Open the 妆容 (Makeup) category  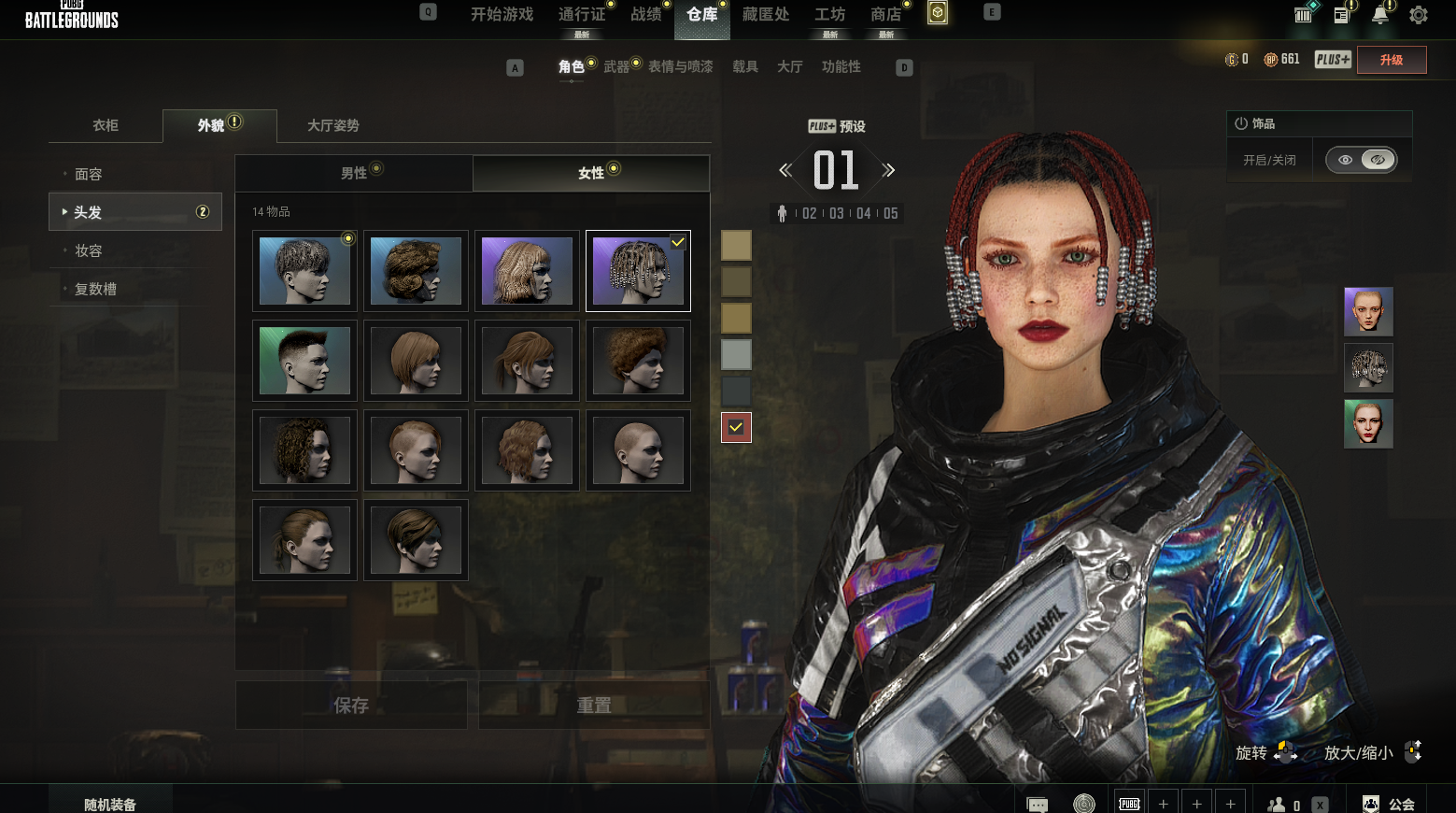click(x=89, y=250)
